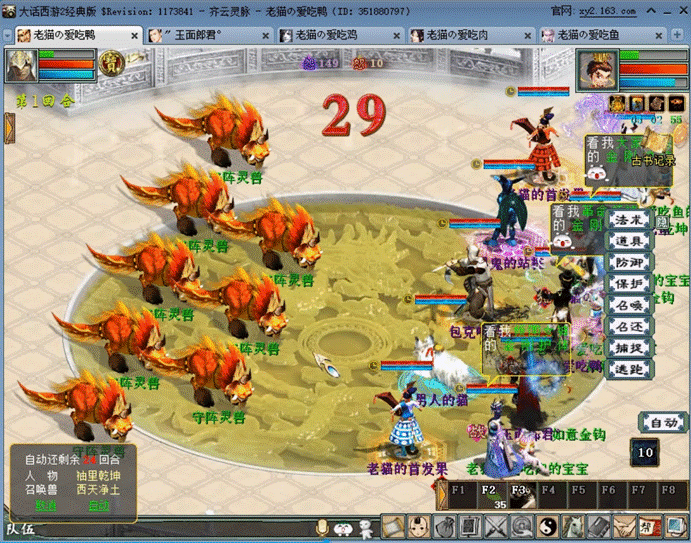
Task: Open the bag pouch toolbar icon
Action: pyautogui.click(x=442, y=525)
